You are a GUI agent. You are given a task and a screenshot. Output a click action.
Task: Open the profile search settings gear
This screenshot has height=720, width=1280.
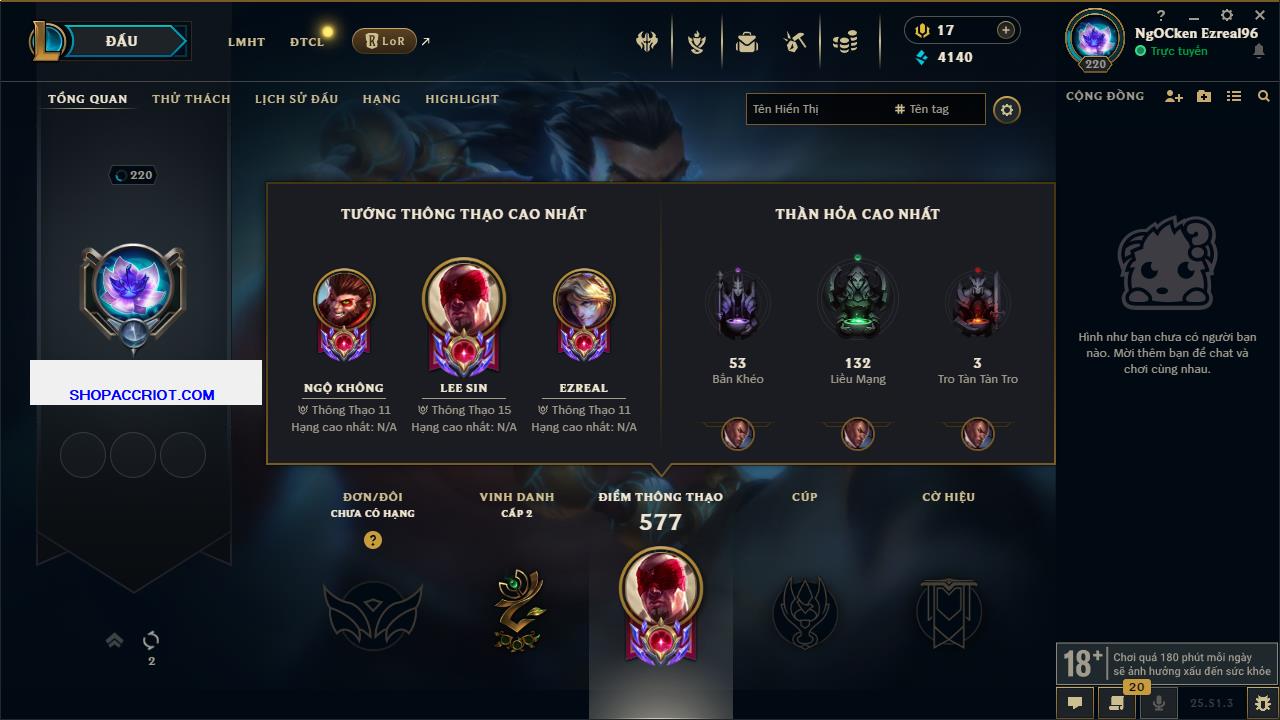coord(1007,109)
